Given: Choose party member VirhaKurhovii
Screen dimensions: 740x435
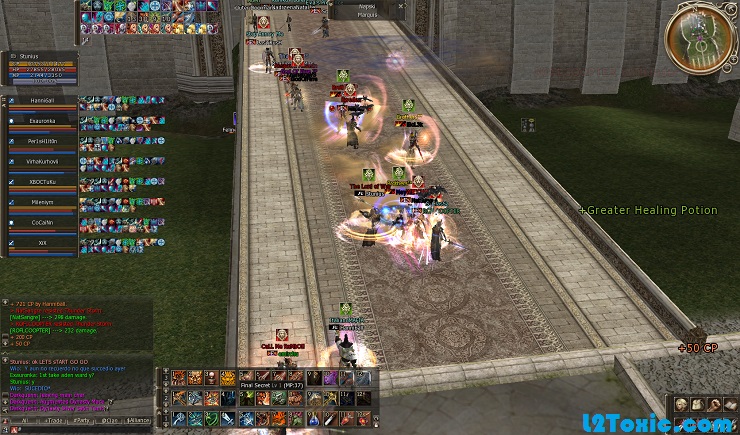Looking at the screenshot, I should pos(41,162).
